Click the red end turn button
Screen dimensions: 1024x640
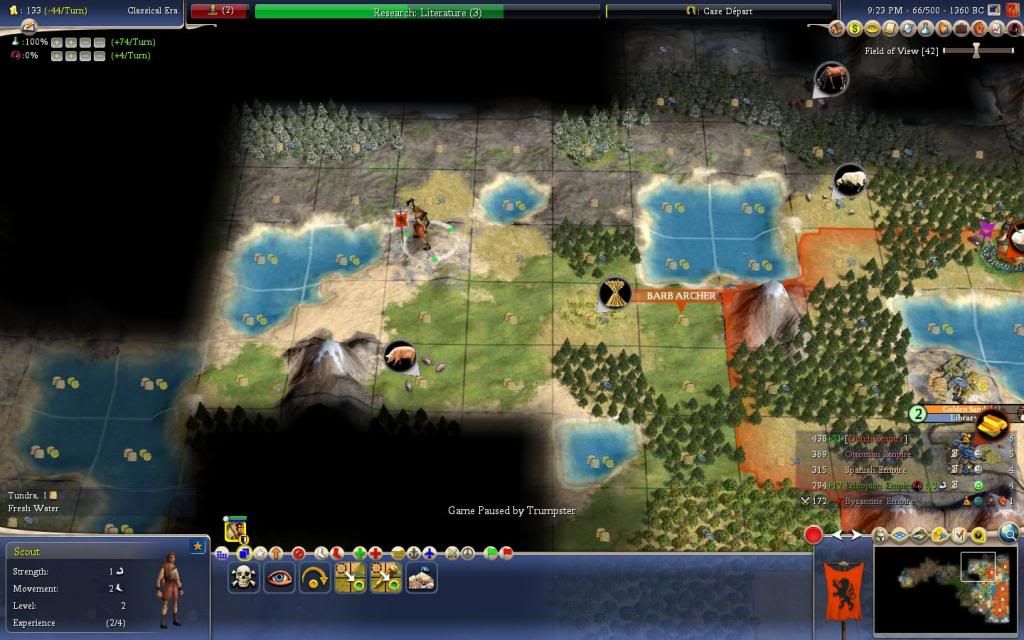pyautogui.click(x=814, y=535)
